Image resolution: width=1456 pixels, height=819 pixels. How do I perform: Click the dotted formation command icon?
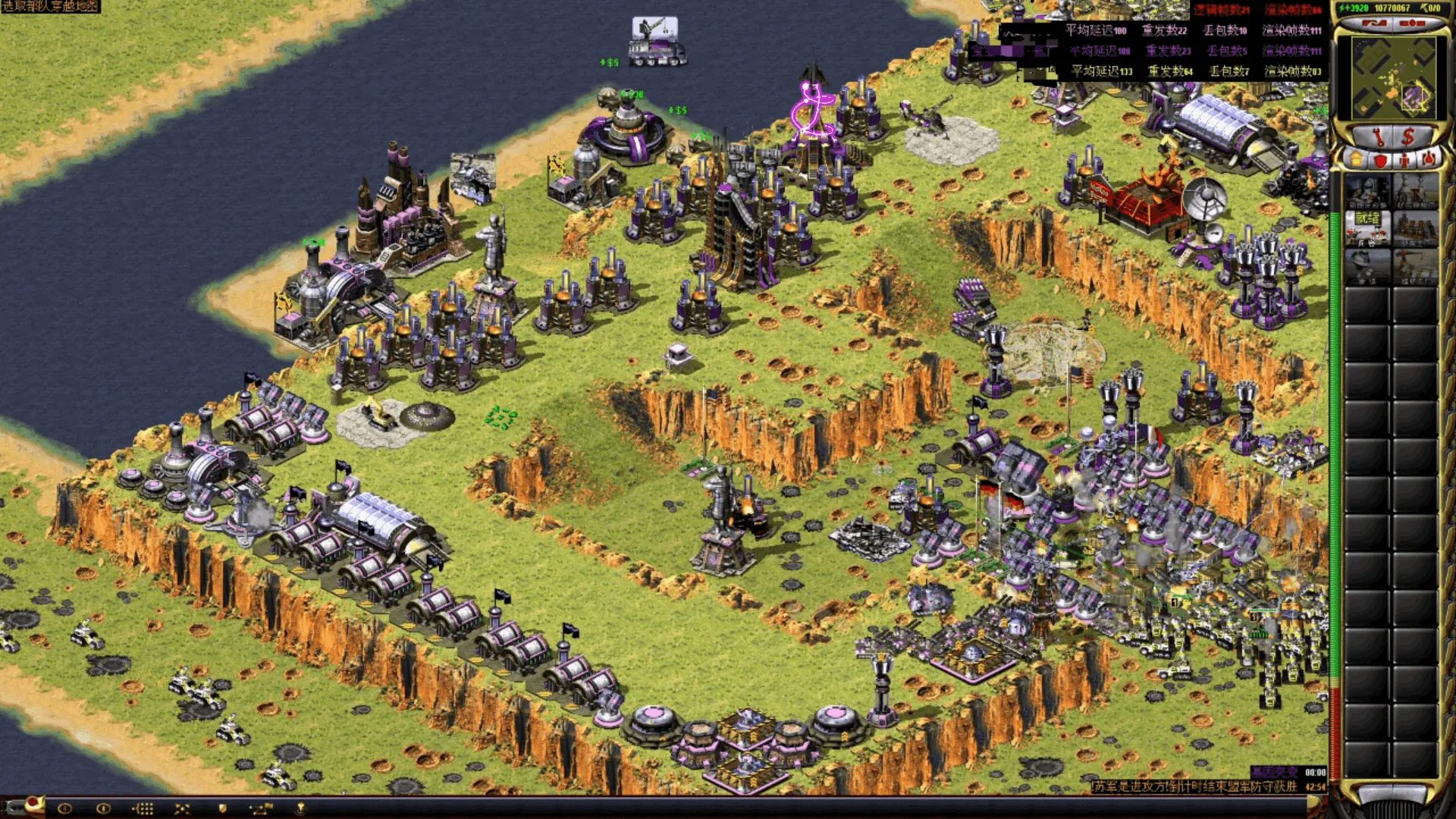point(143,808)
